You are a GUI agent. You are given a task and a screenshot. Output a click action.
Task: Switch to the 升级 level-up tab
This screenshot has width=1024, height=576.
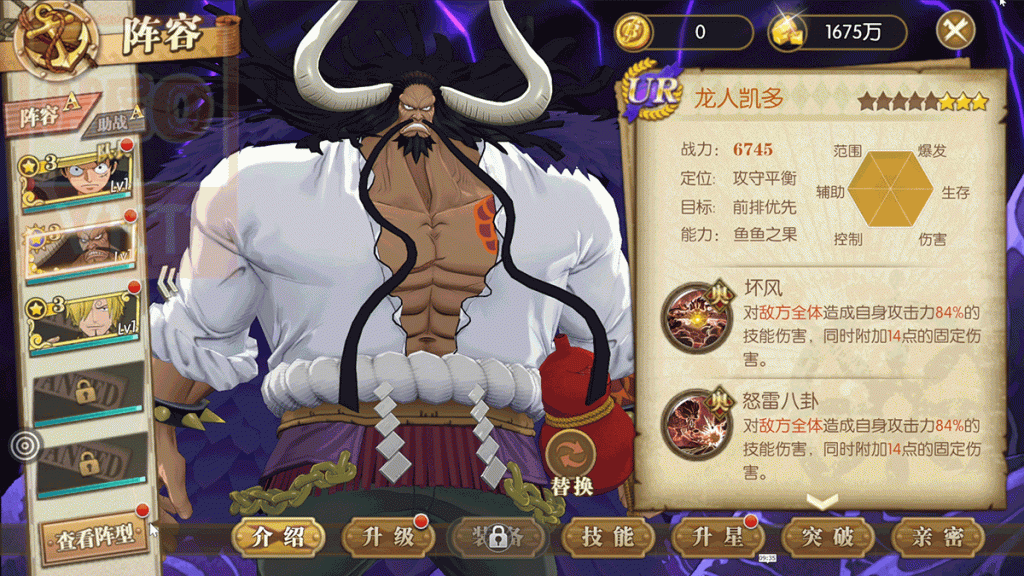click(389, 538)
